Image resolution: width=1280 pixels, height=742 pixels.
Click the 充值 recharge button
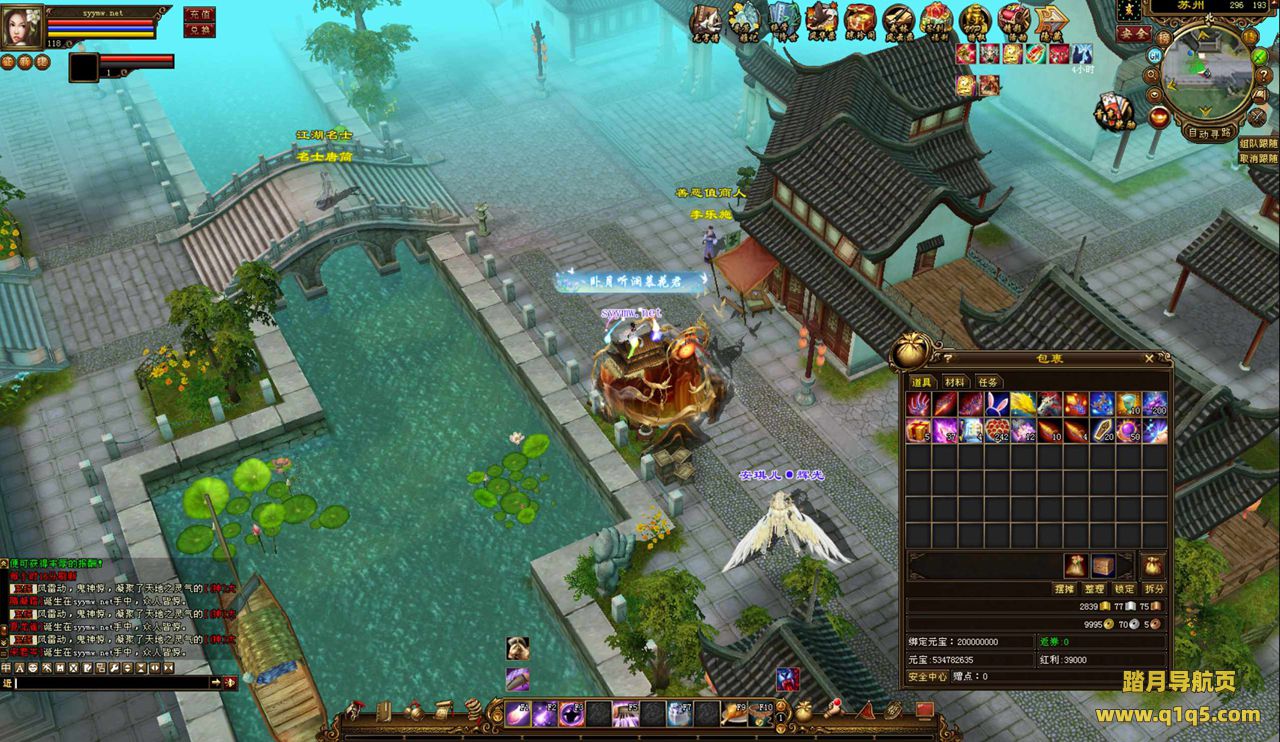pos(199,14)
